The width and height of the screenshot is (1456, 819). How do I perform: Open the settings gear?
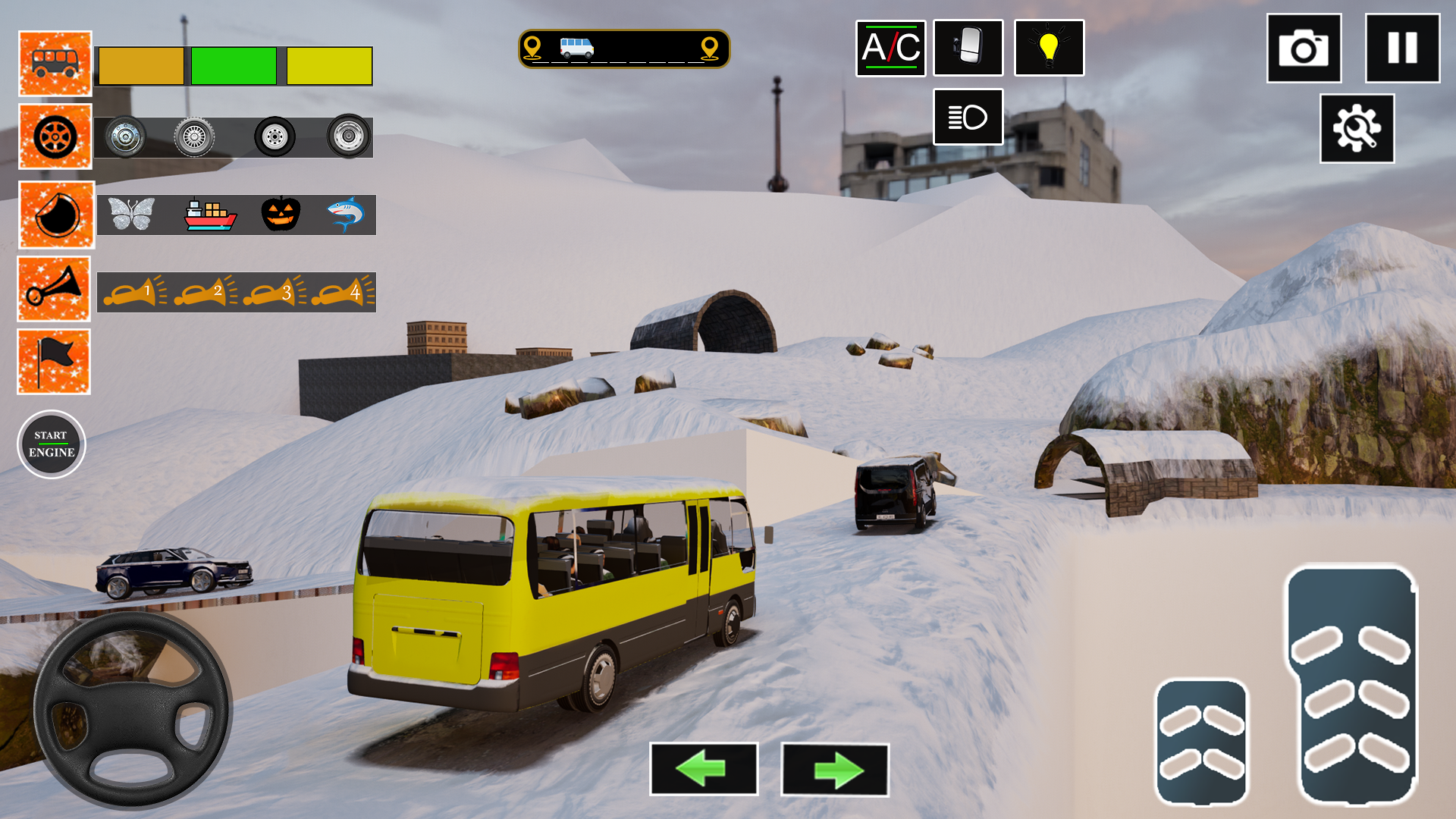pos(1357,130)
